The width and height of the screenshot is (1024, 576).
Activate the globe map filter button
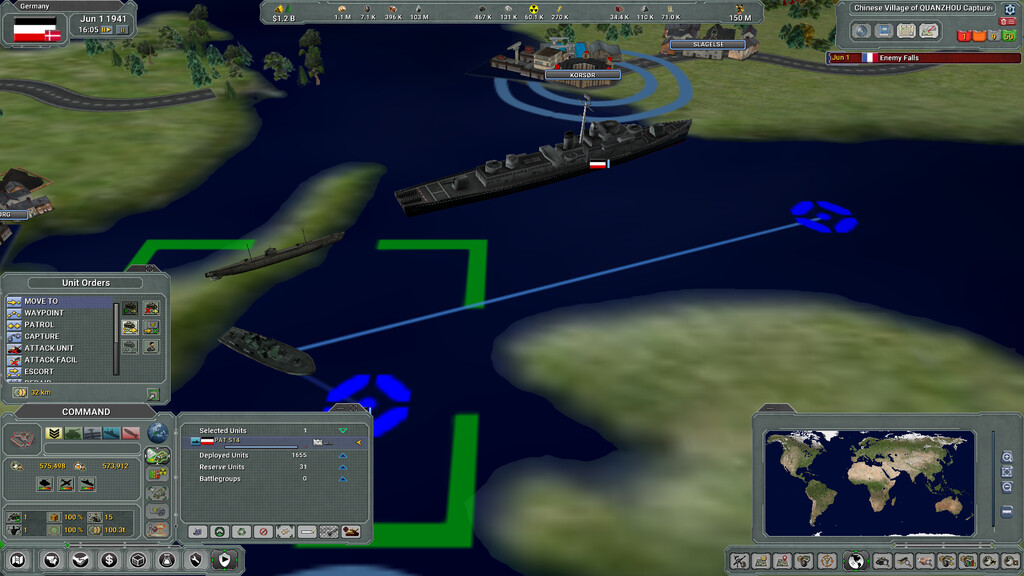855,561
